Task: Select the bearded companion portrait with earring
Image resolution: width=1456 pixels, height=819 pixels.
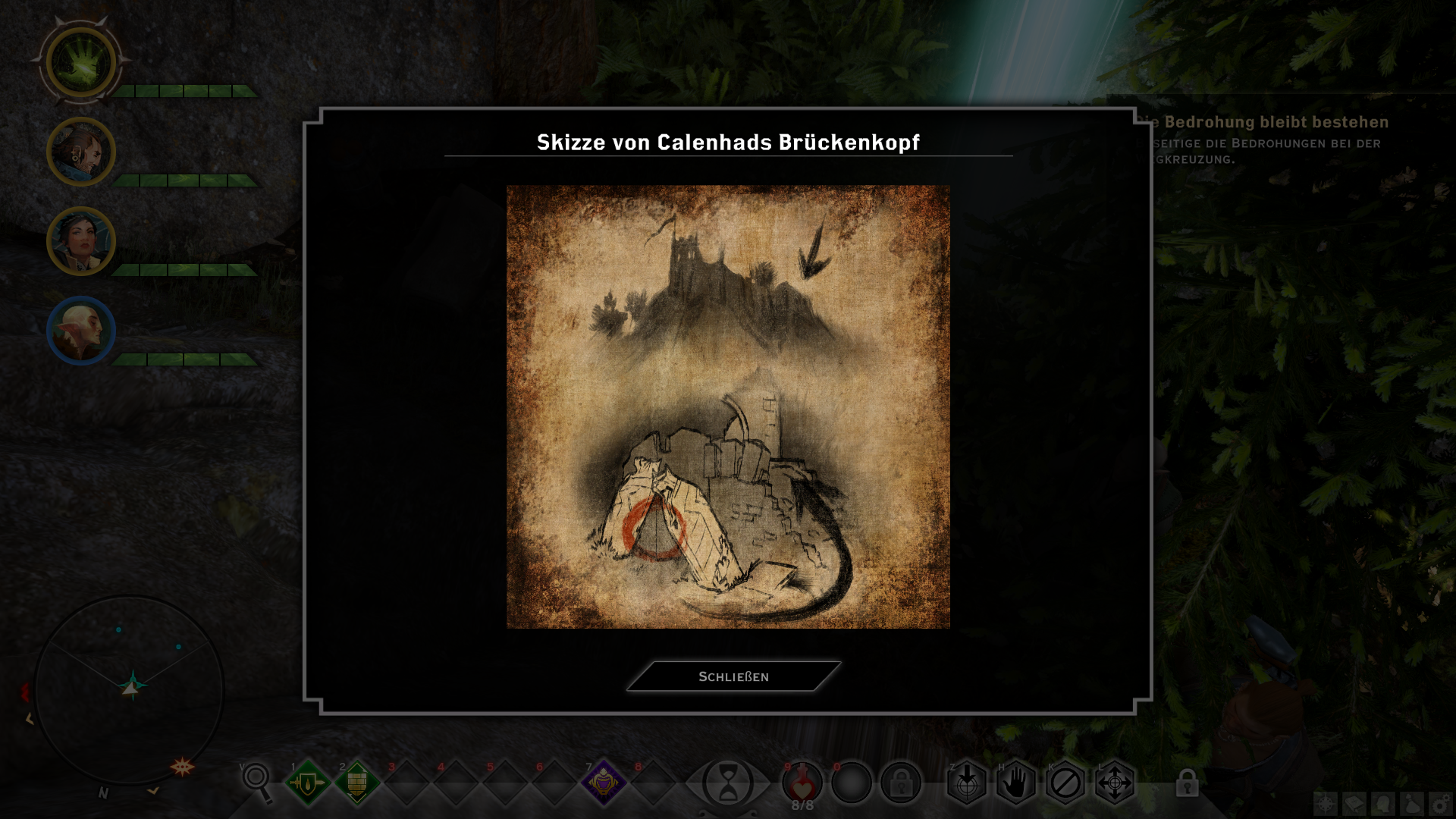Action: click(x=81, y=152)
